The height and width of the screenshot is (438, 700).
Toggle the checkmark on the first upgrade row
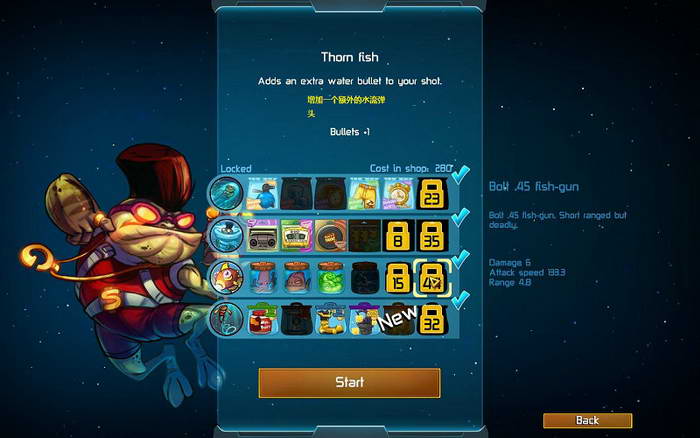coord(461,177)
